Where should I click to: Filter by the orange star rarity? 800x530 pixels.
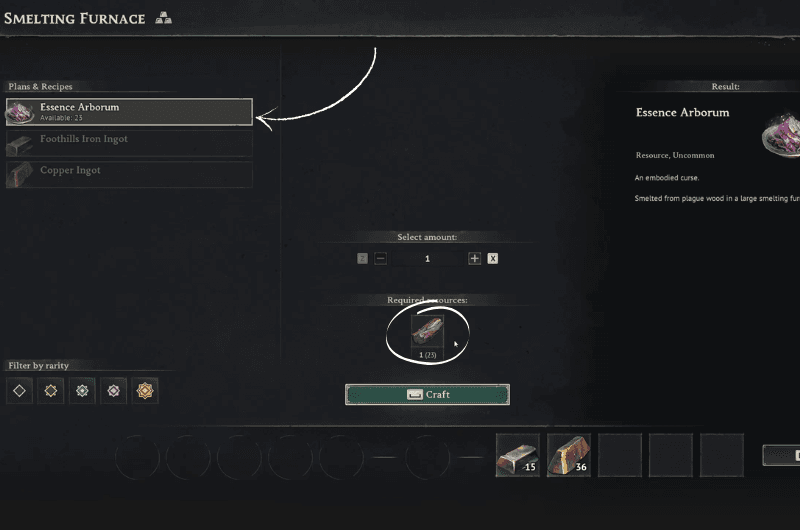[146, 390]
